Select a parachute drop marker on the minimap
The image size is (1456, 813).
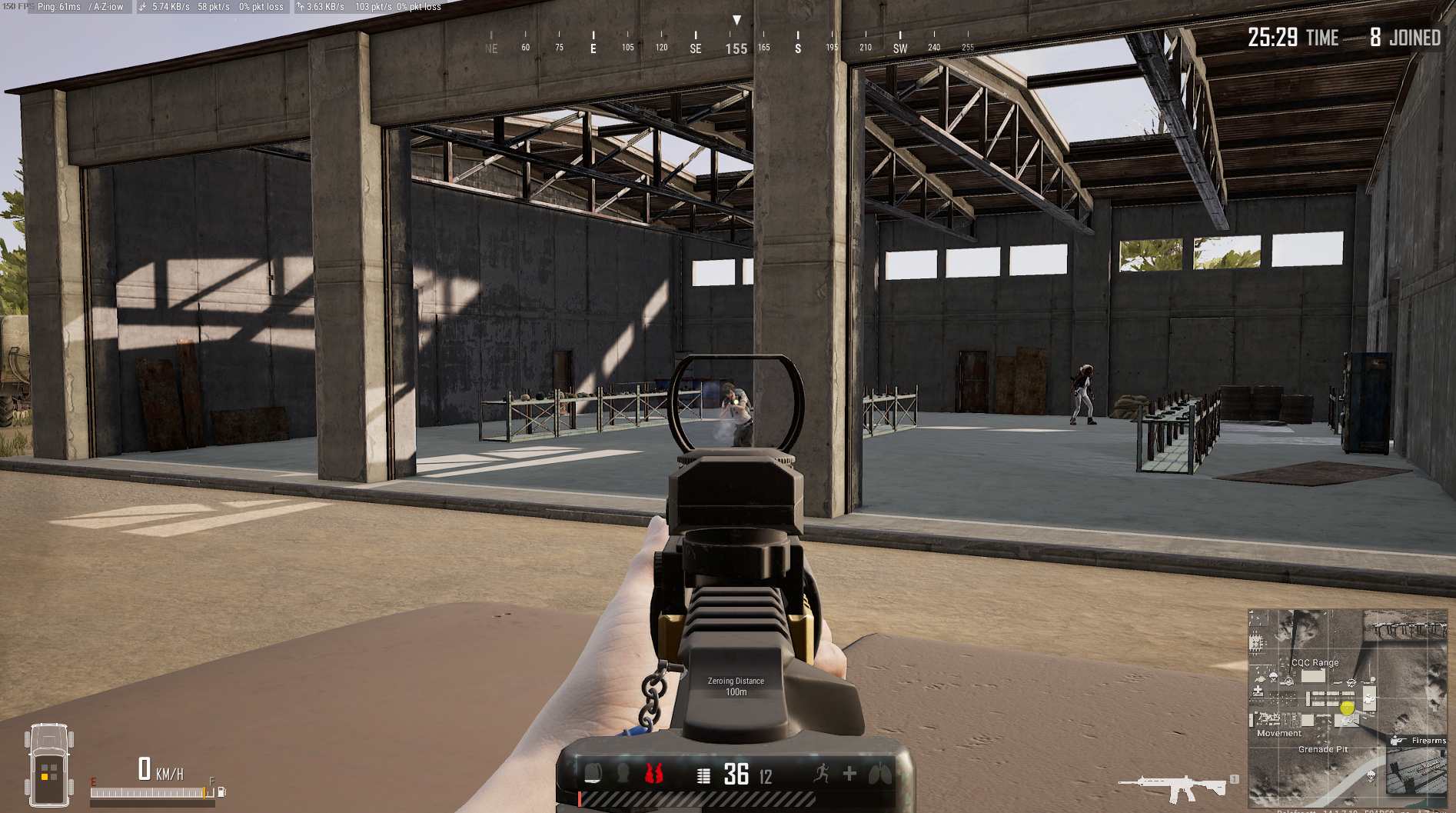coord(1273,677)
